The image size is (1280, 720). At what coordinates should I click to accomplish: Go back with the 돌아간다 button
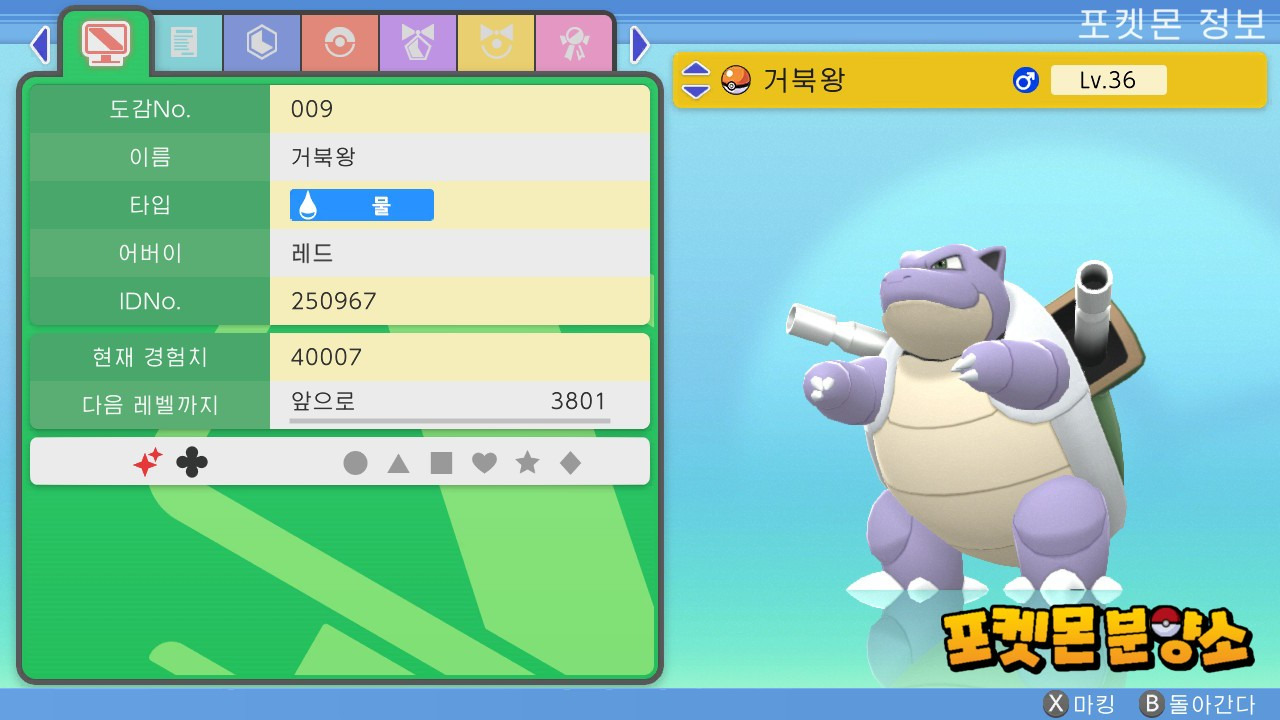pos(1198,704)
